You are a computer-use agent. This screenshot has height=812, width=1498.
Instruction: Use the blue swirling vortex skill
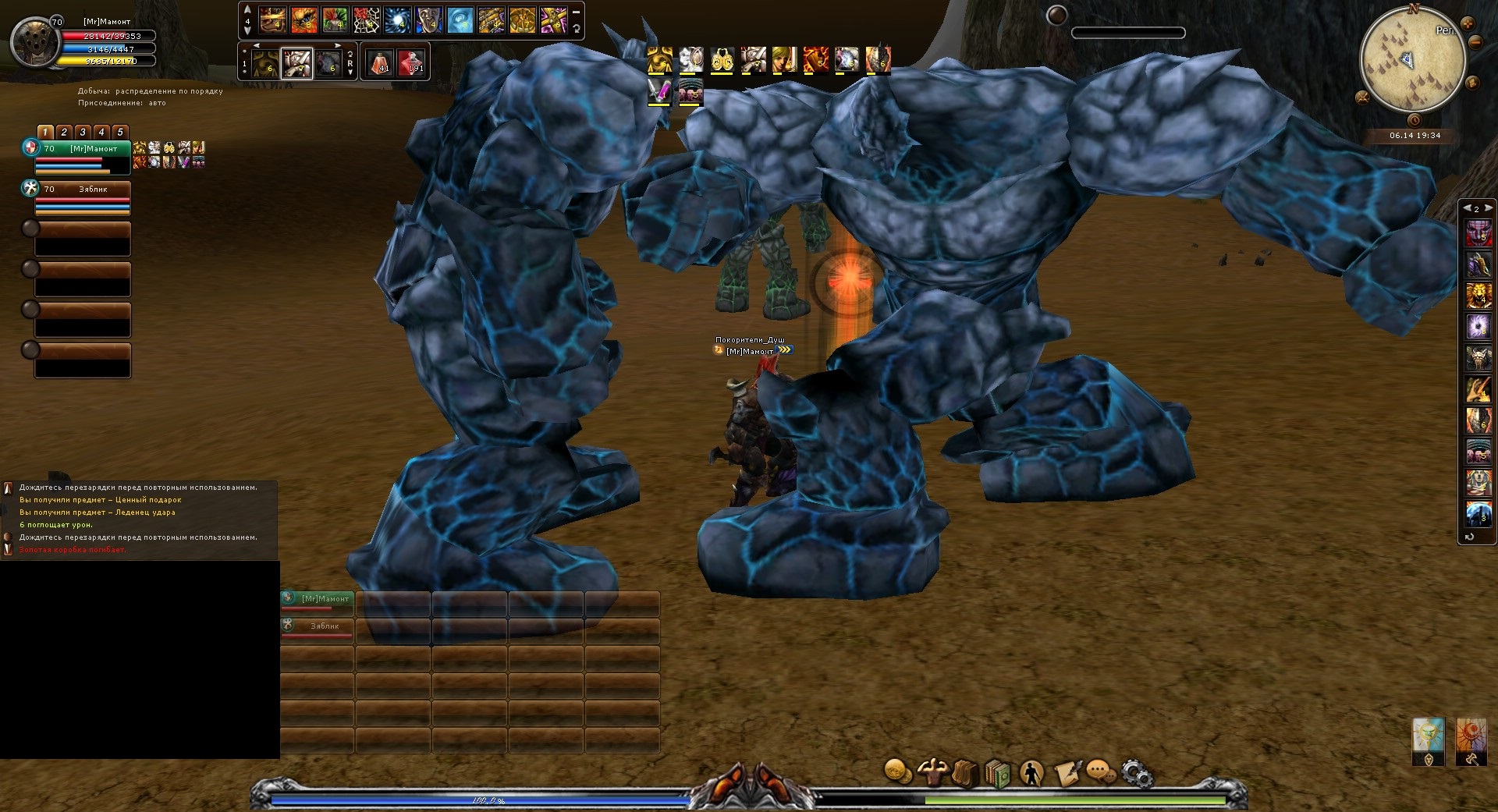[x=397, y=20]
